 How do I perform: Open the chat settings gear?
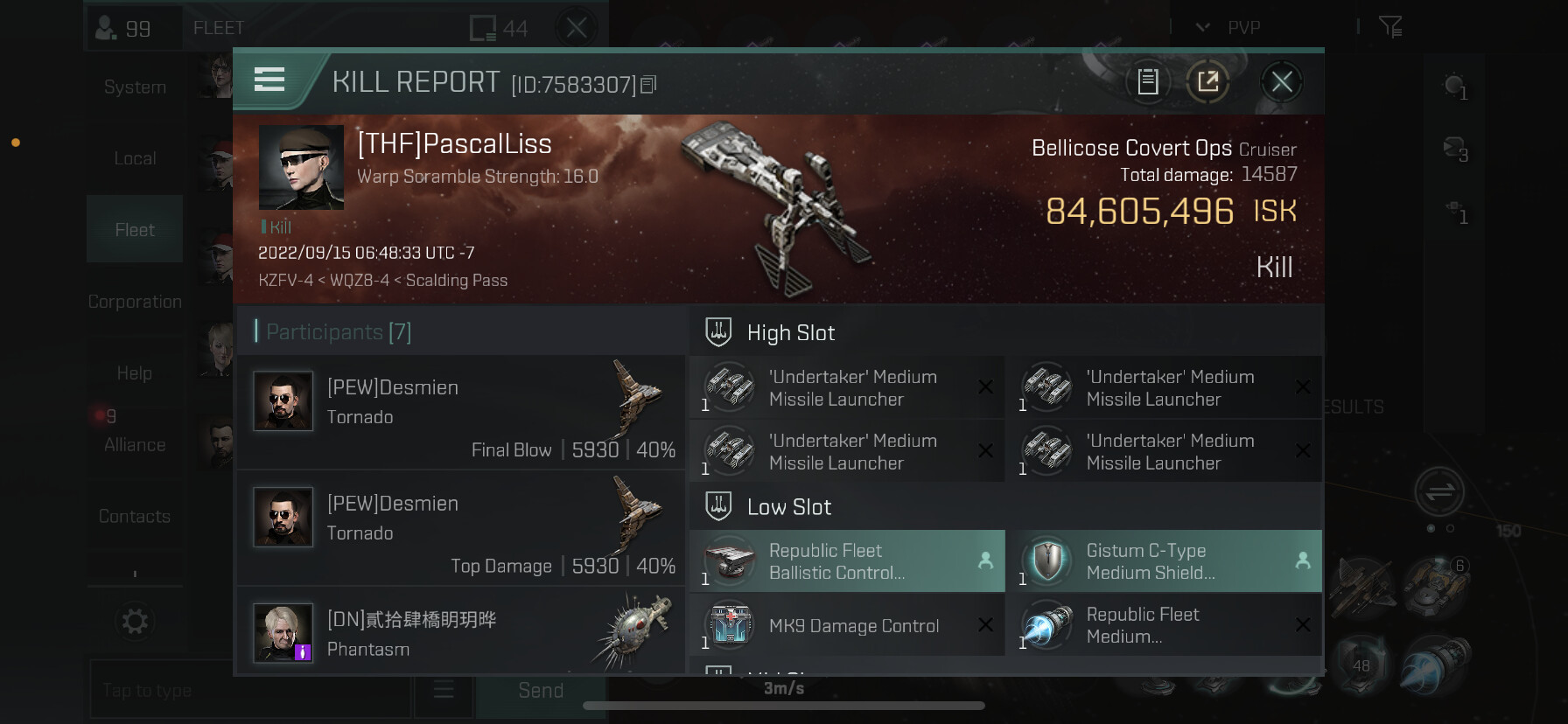[135, 622]
